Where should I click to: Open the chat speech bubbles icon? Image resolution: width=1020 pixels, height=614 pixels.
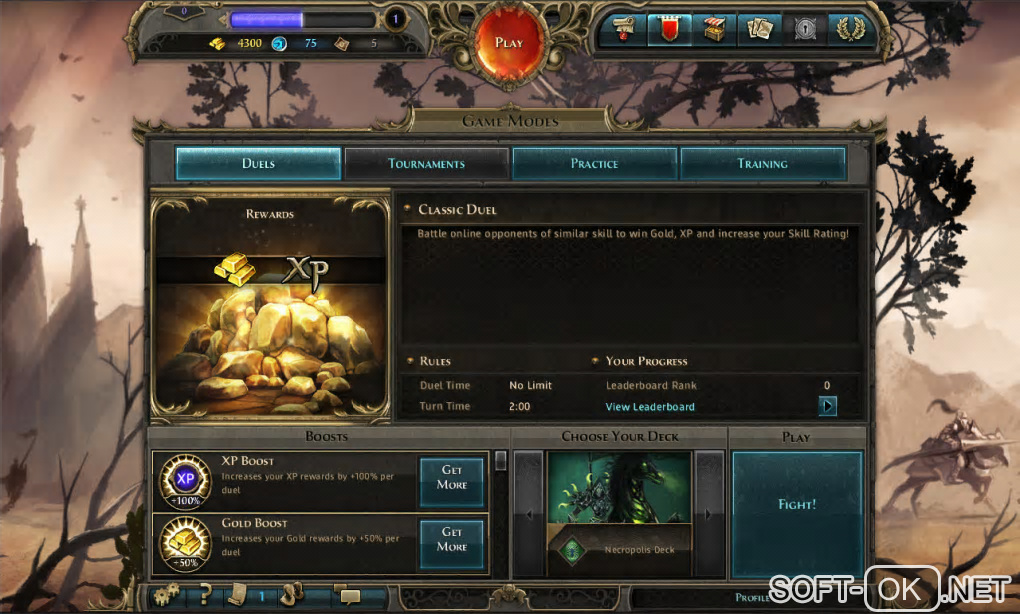click(x=349, y=596)
